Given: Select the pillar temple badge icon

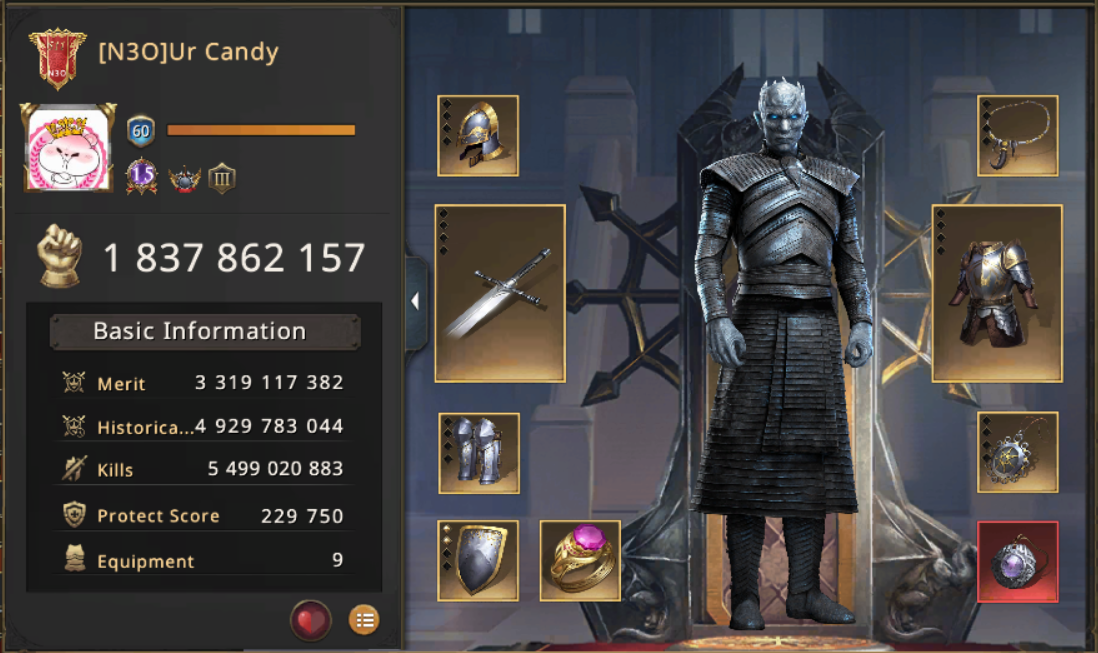Looking at the screenshot, I should coord(222,179).
